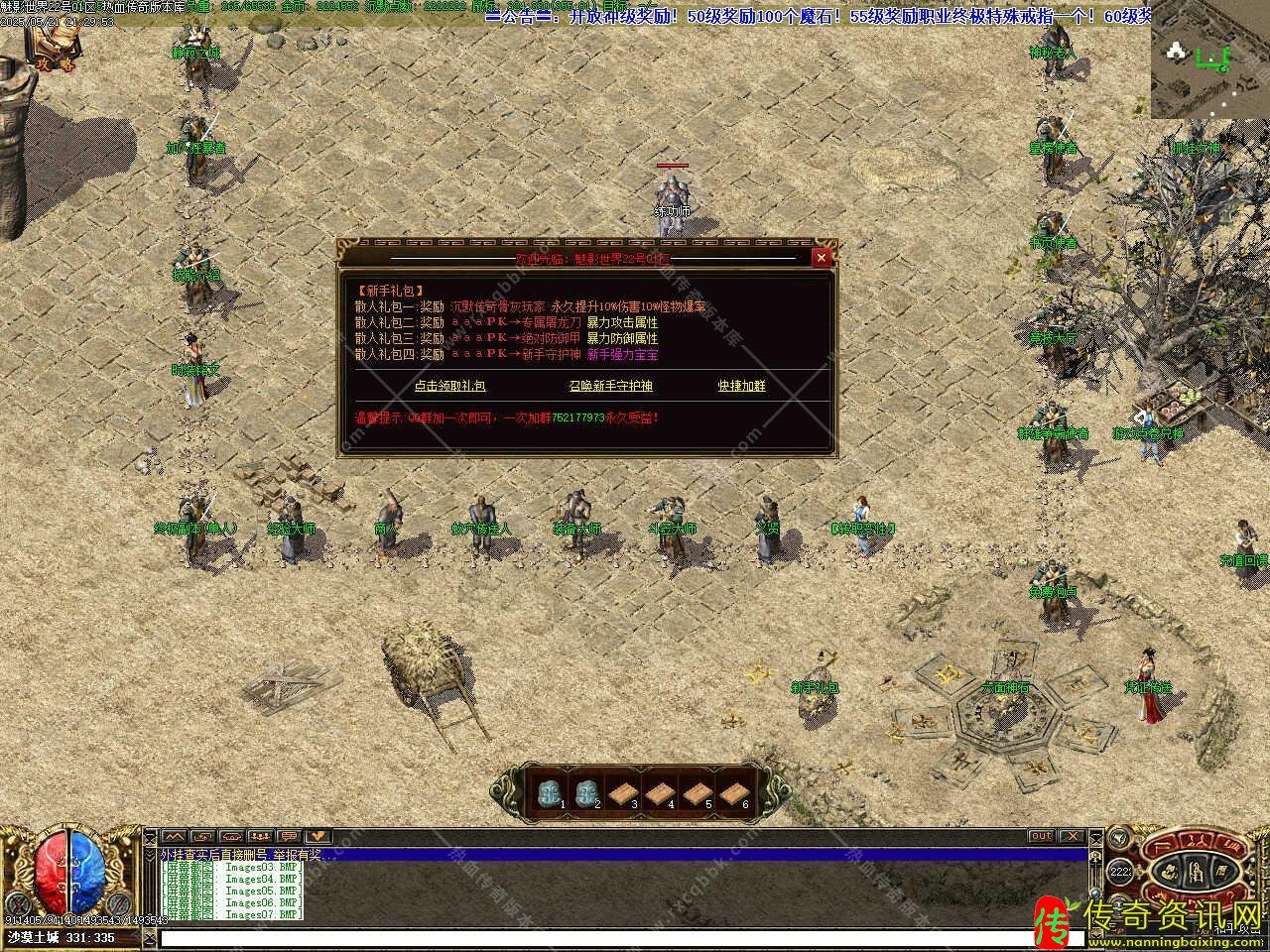Close the newbie gift pack dialog
1270x952 pixels.
(821, 258)
